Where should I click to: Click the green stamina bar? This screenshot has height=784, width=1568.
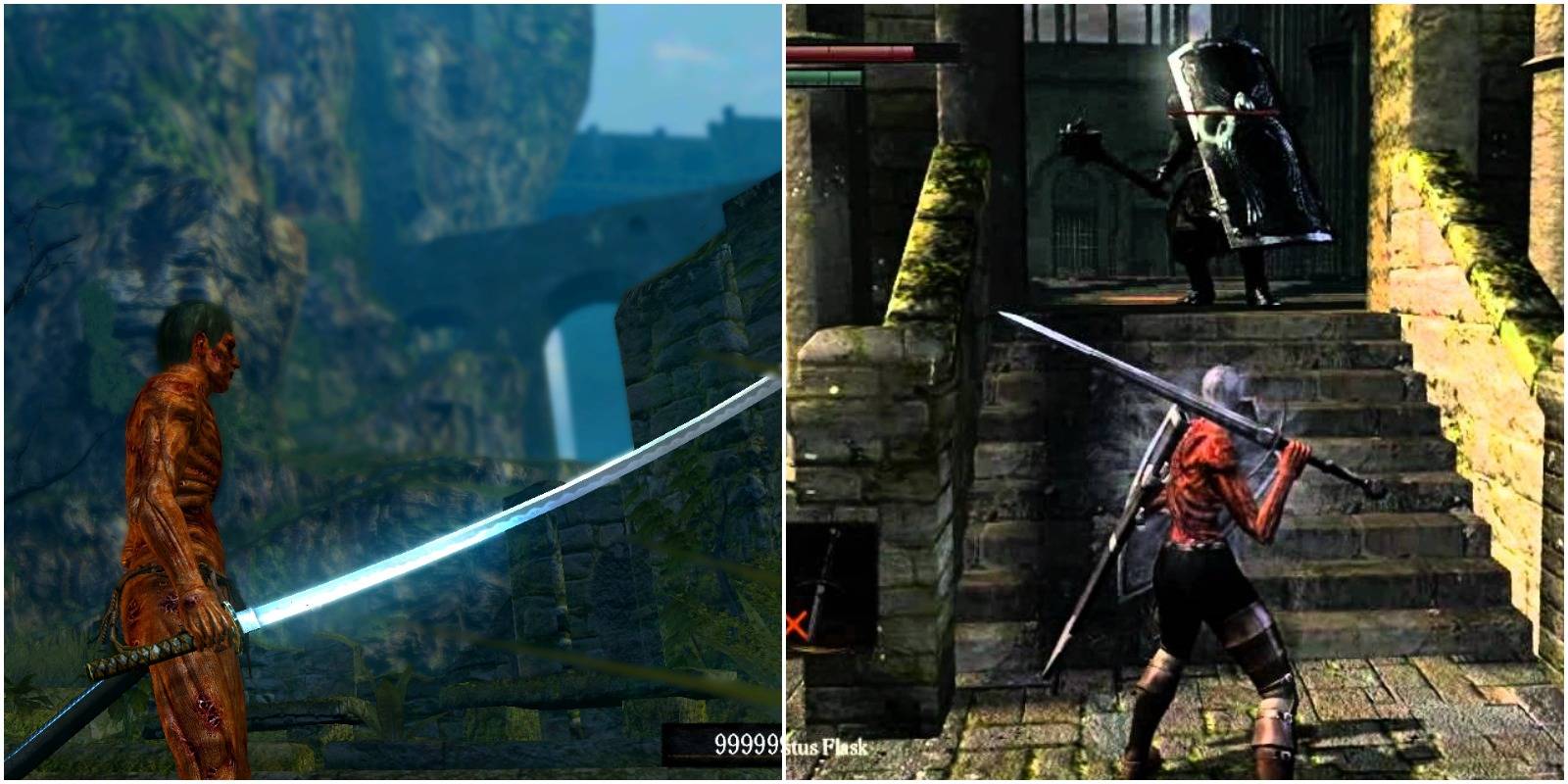823,78
